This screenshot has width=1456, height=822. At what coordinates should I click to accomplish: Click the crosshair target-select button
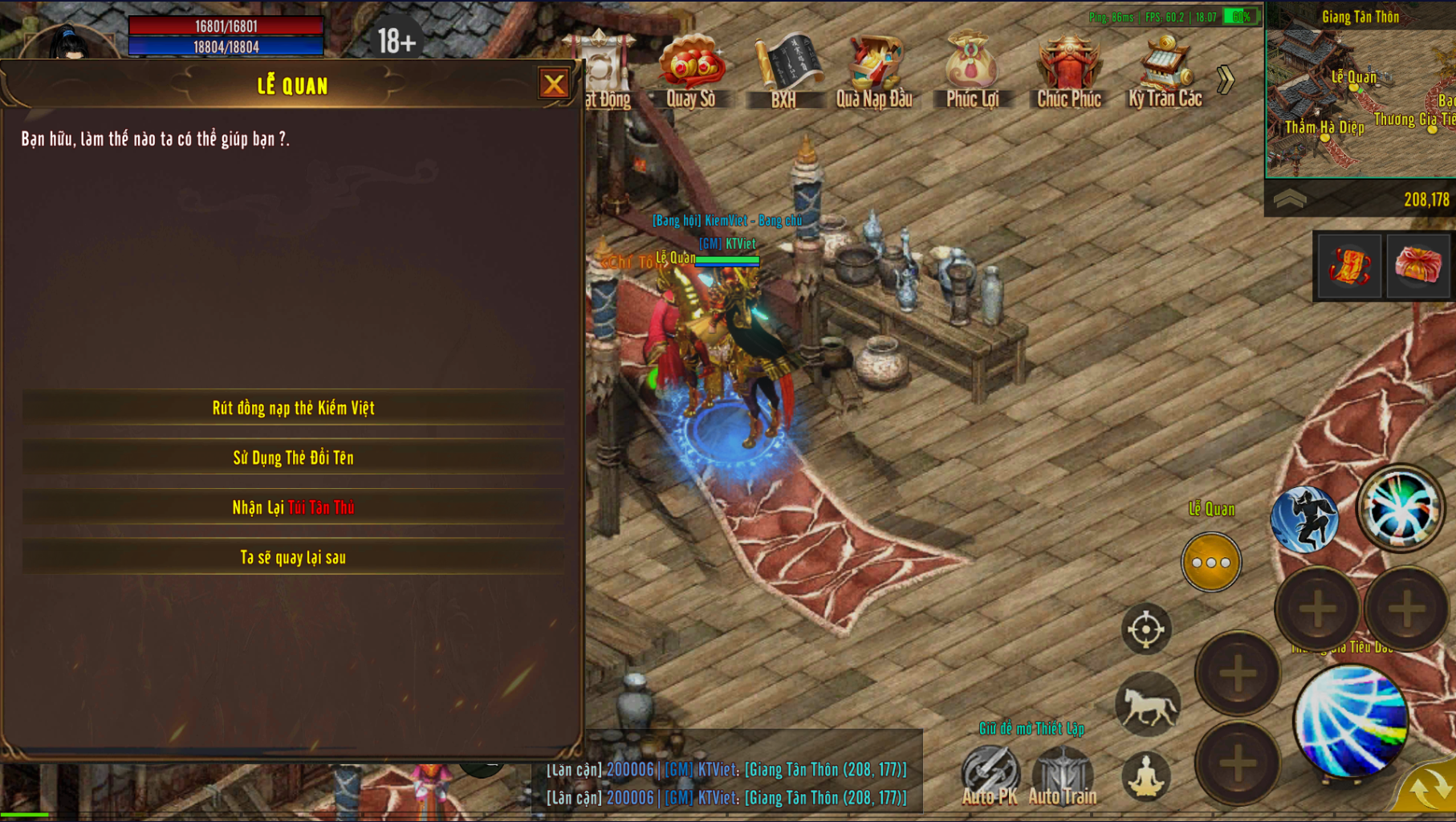pyautogui.click(x=1146, y=629)
